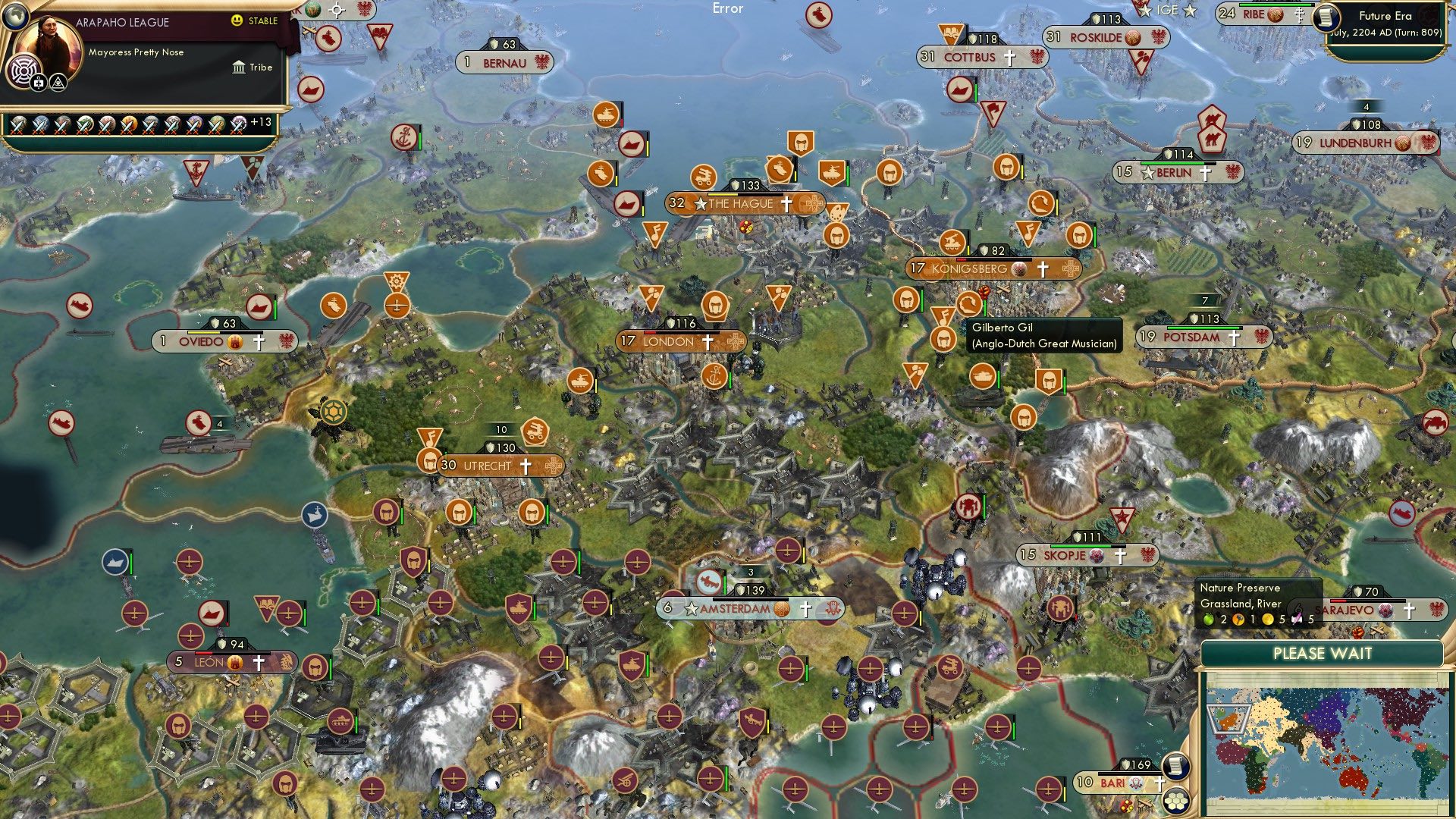The image size is (1456, 819).
Task: Select the anchor naval unit icon near London
Action: (x=714, y=375)
